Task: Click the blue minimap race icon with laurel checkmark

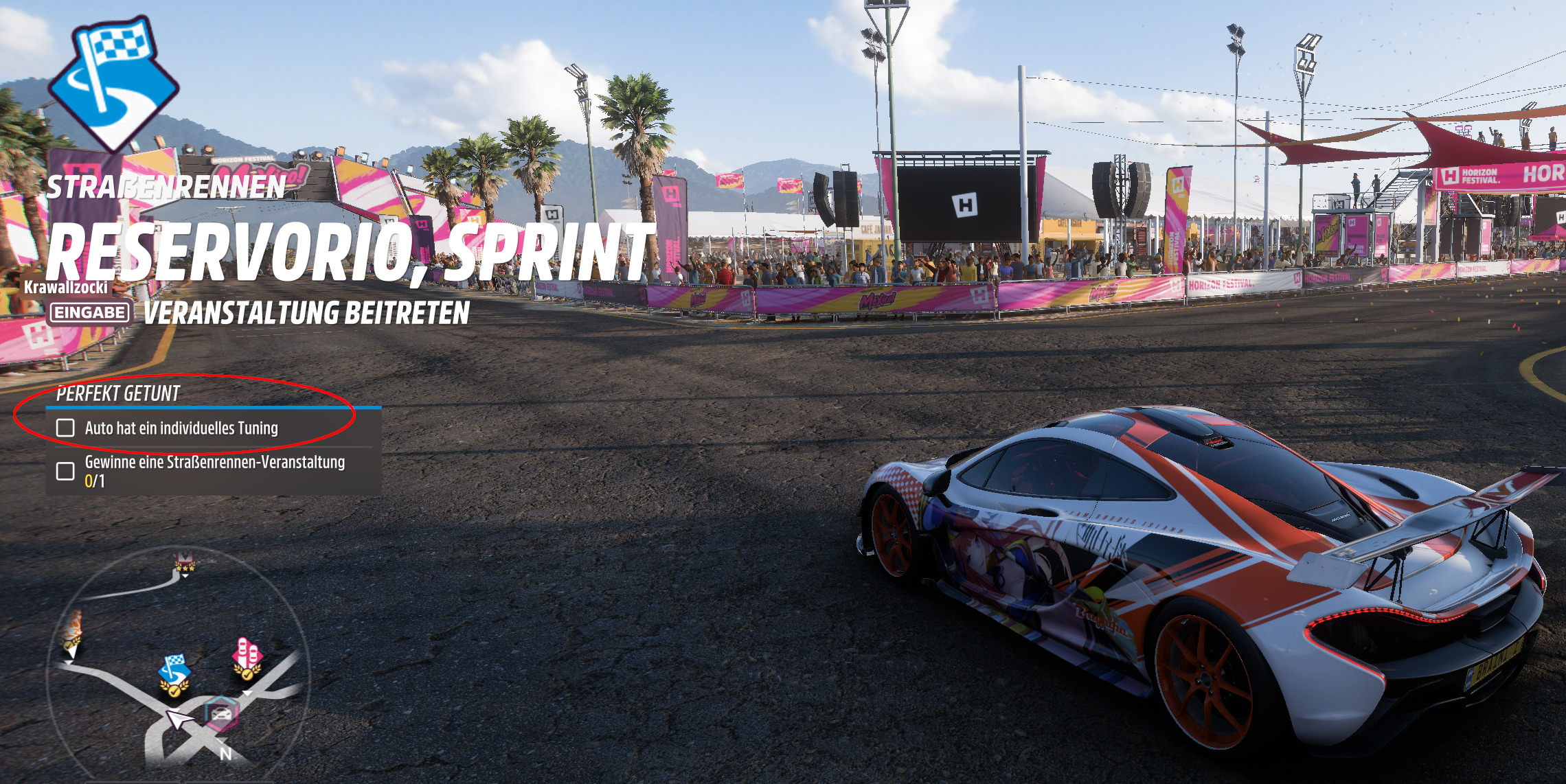Action: pos(174,690)
